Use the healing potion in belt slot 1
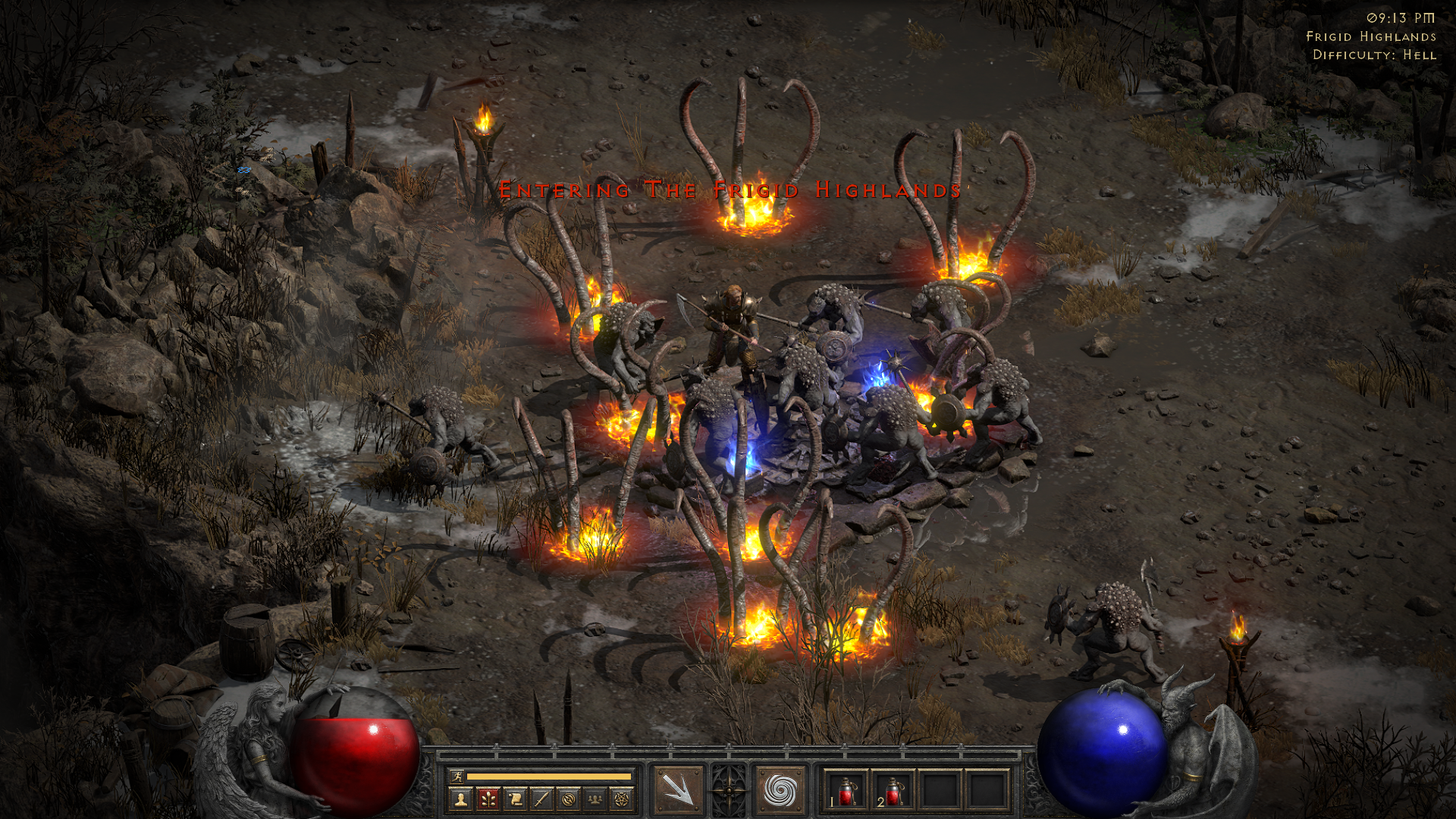The image size is (1456, 819). (x=846, y=791)
